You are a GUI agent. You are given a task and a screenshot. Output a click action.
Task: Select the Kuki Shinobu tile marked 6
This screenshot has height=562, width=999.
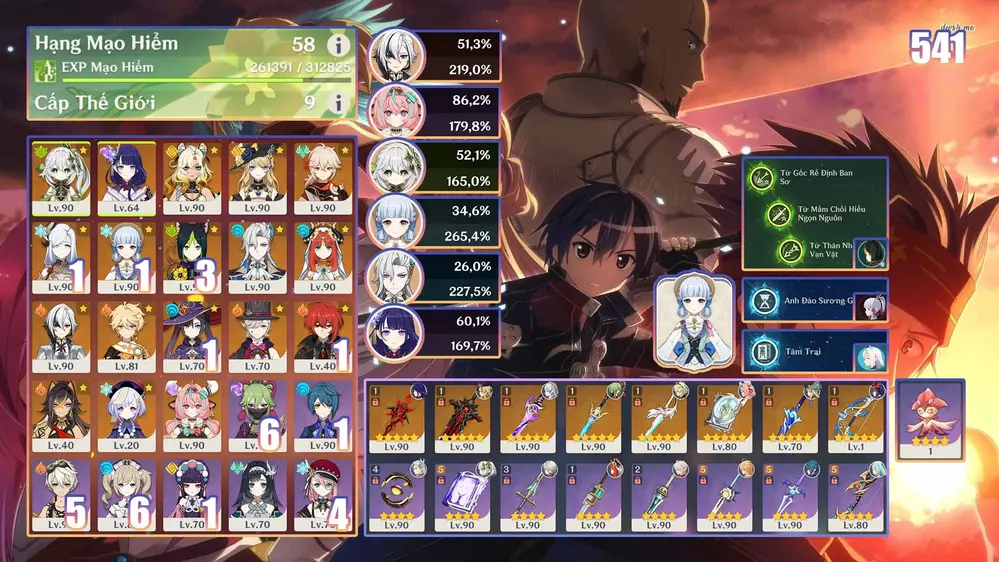257,415
